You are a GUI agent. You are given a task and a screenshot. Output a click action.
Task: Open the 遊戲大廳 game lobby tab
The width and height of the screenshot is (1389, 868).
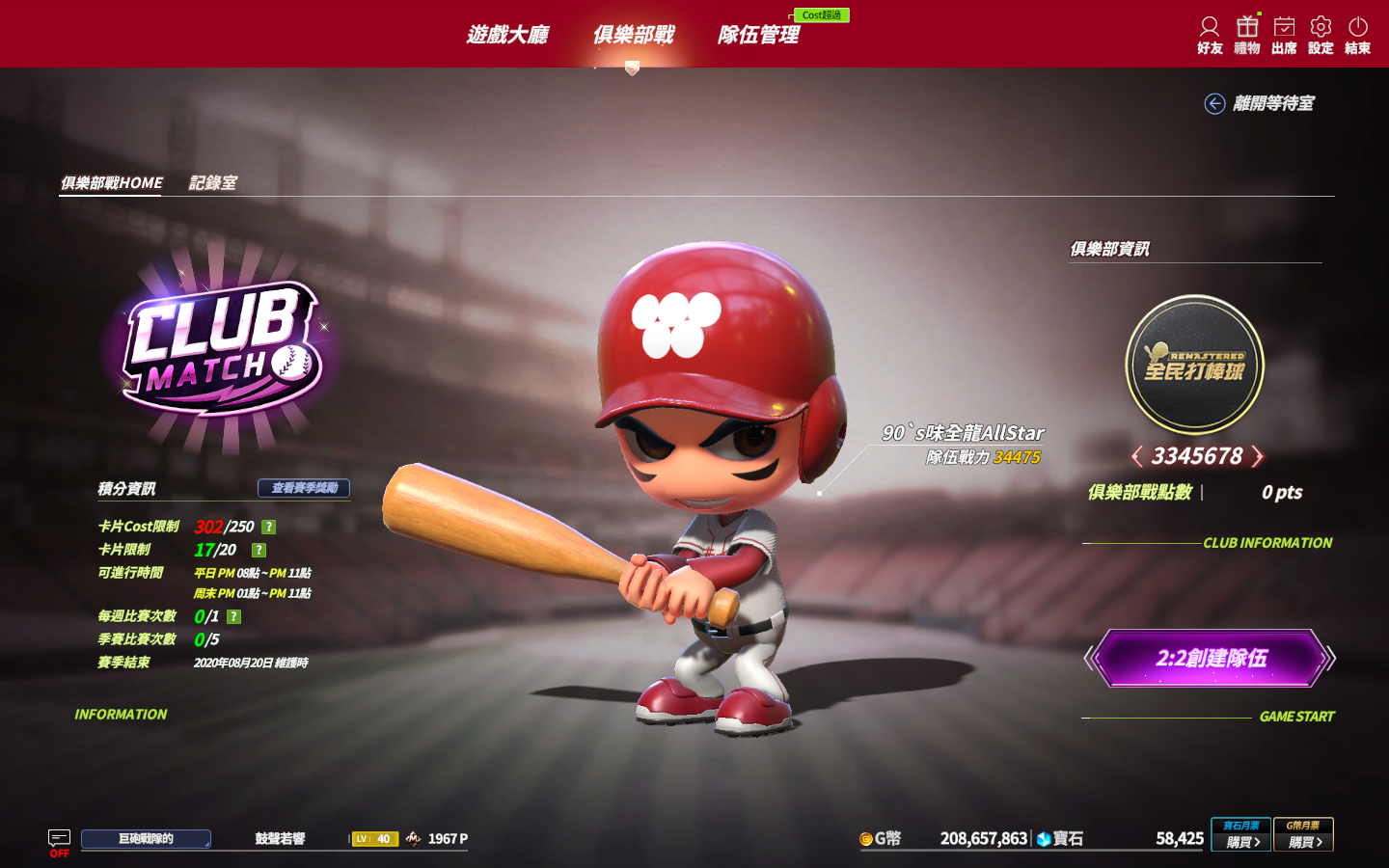(x=507, y=35)
